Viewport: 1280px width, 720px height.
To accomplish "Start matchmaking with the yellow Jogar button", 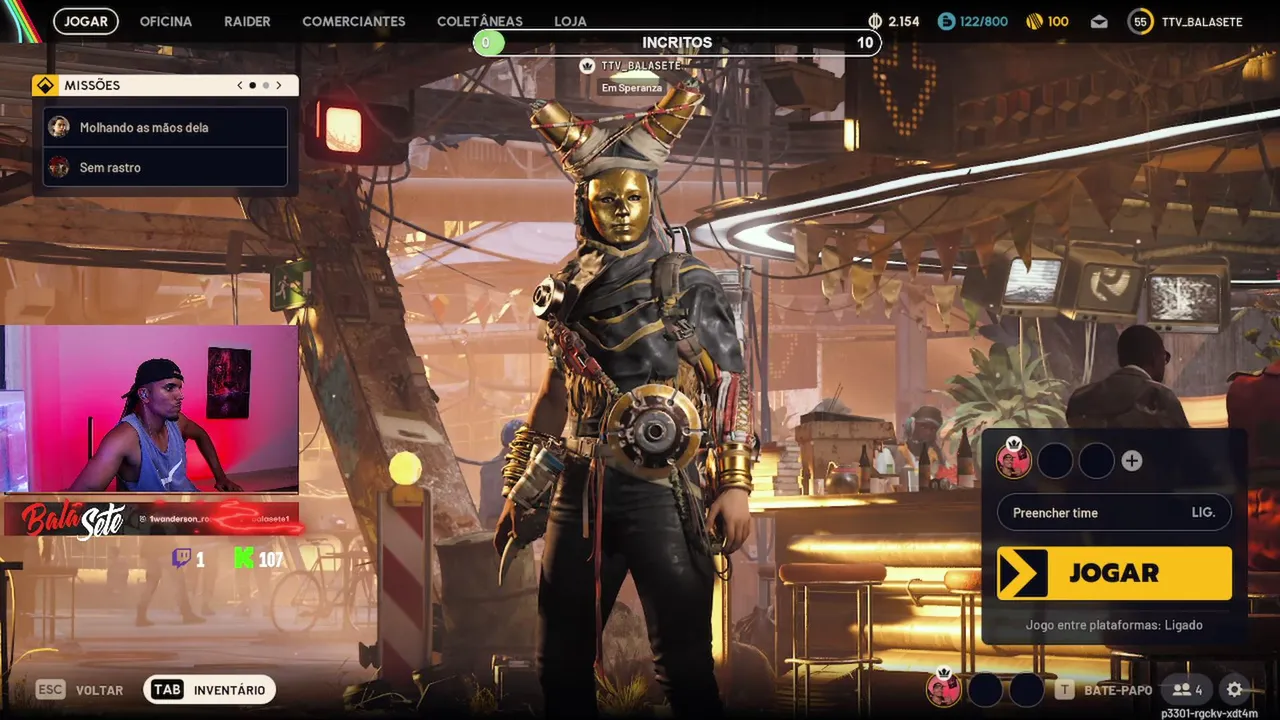I will click(x=1114, y=573).
